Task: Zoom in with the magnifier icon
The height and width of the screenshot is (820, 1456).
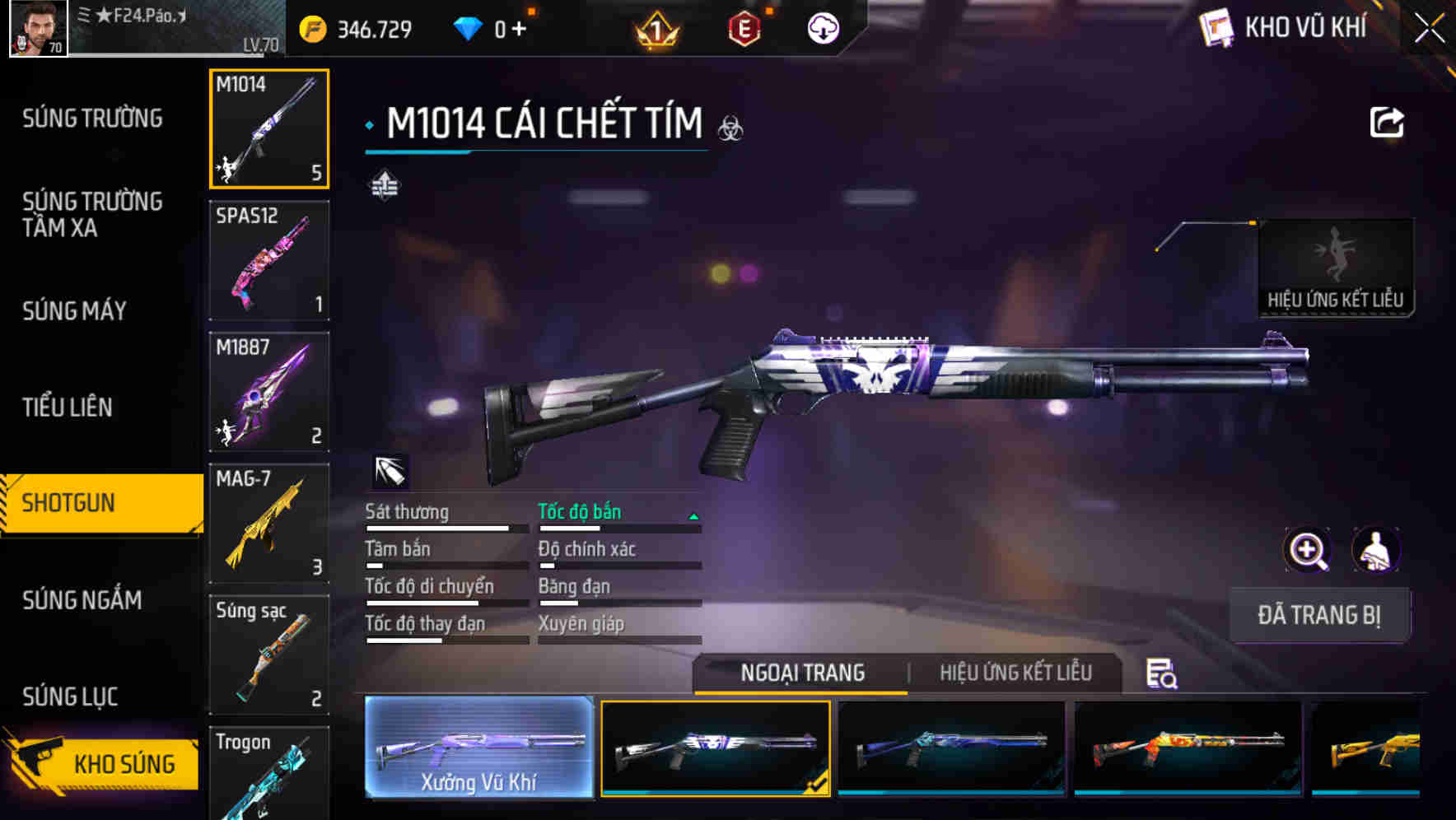Action: pos(1307,550)
